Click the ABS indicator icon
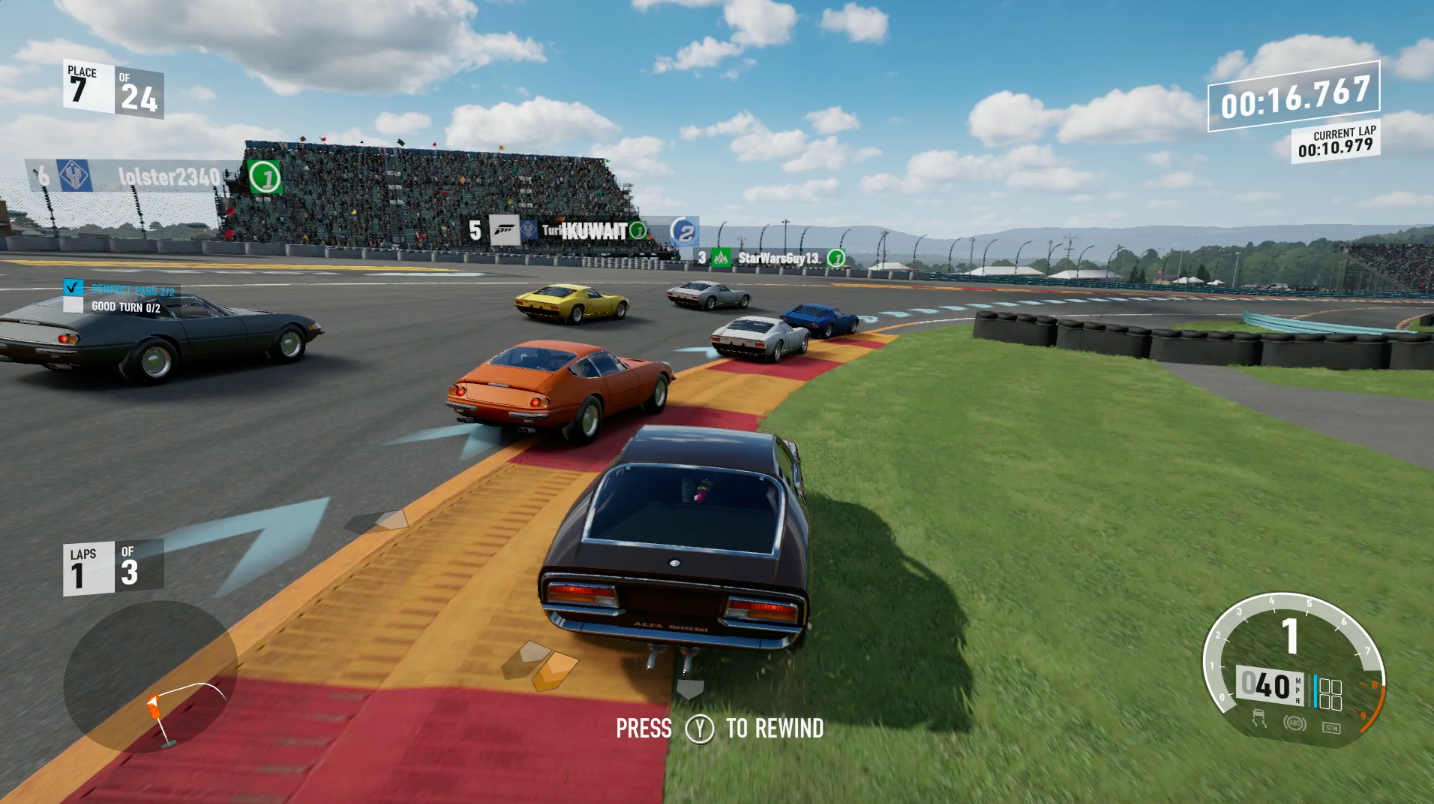 [1293, 721]
